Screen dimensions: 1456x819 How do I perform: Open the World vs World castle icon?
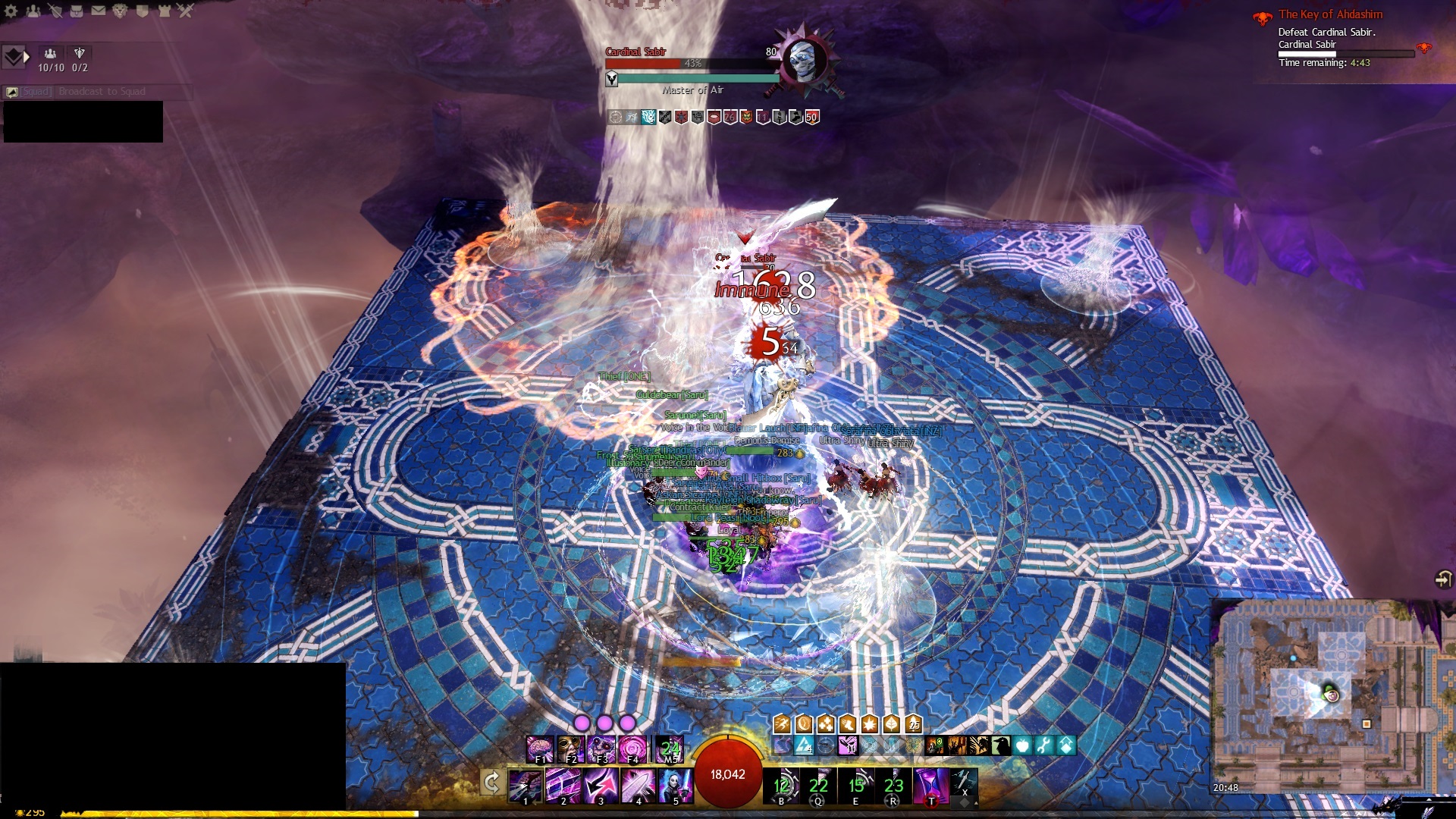point(164,11)
